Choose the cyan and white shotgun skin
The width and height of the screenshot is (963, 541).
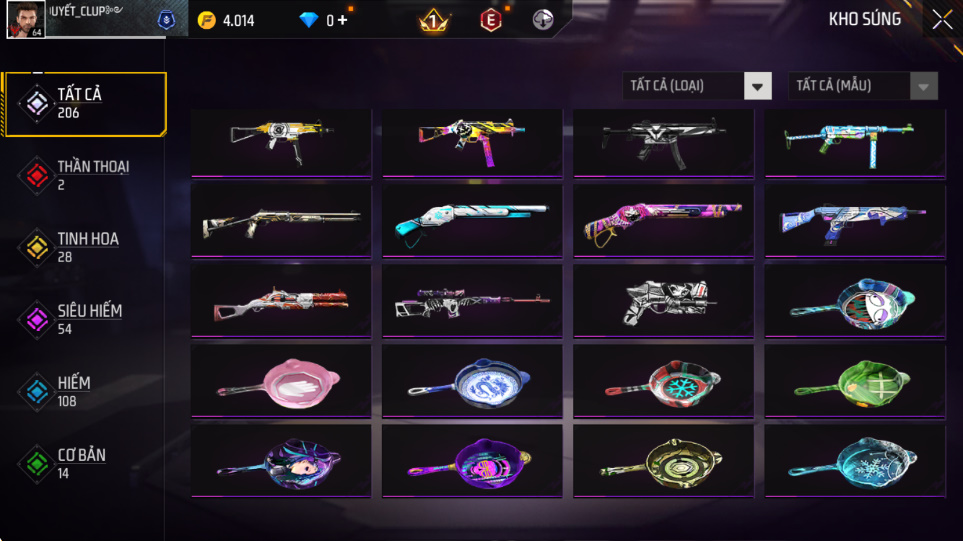[x=472, y=221]
